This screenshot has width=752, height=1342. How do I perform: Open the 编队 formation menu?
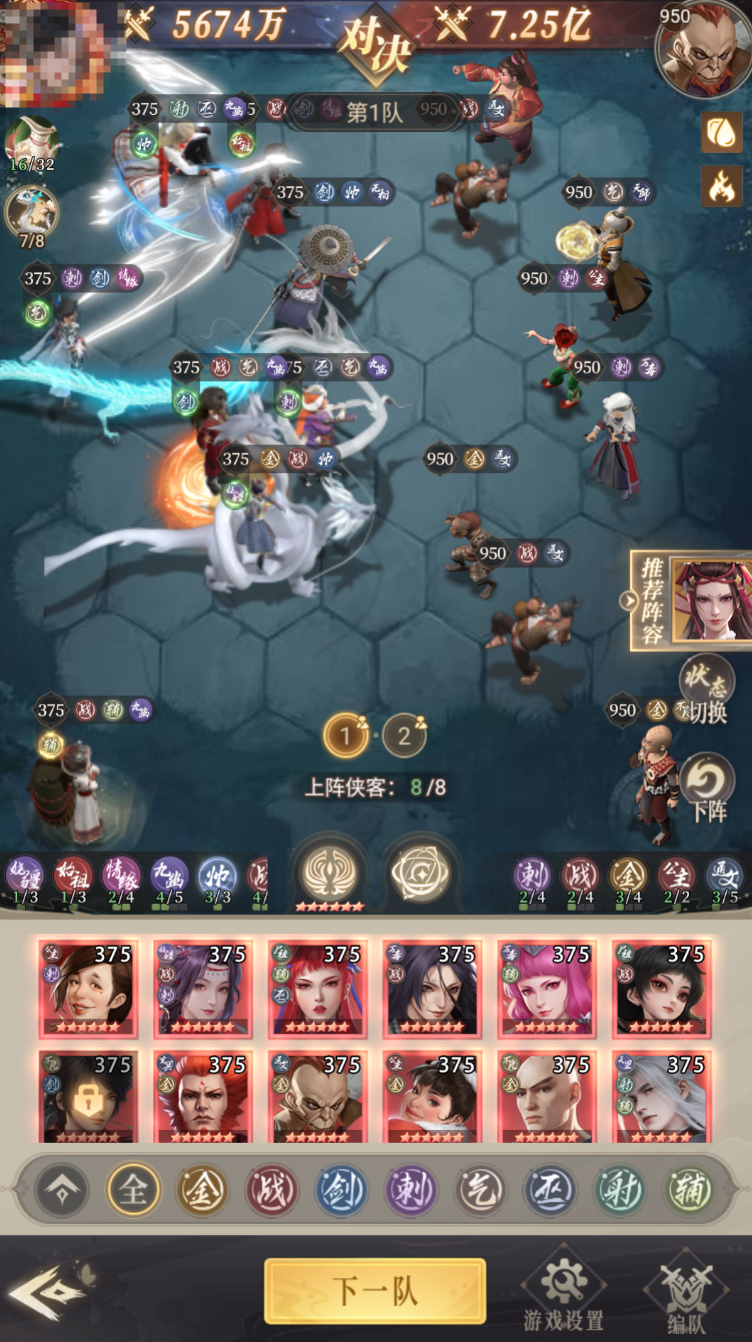683,1289
